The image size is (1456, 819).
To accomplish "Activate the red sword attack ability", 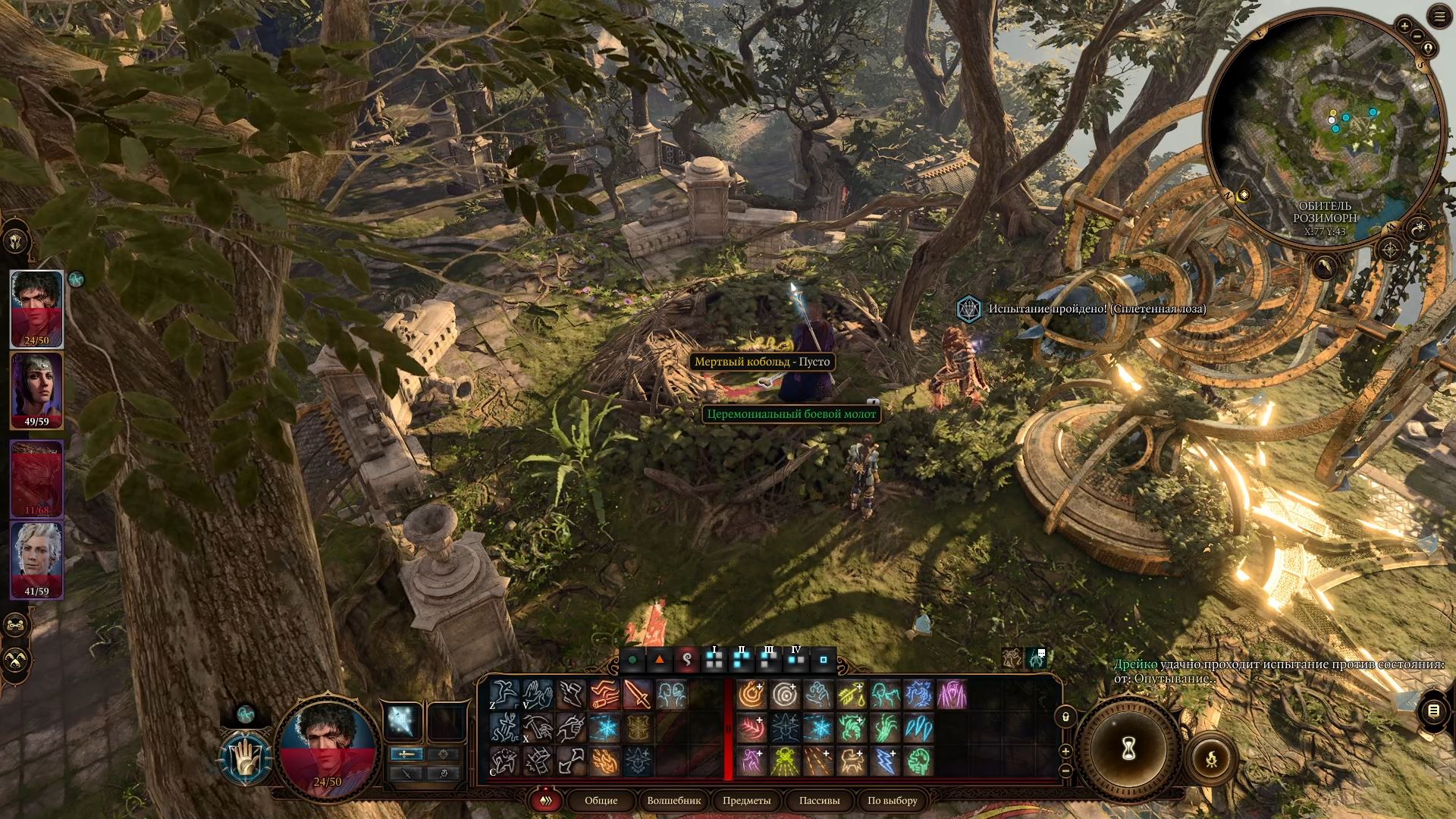I will pos(638,695).
